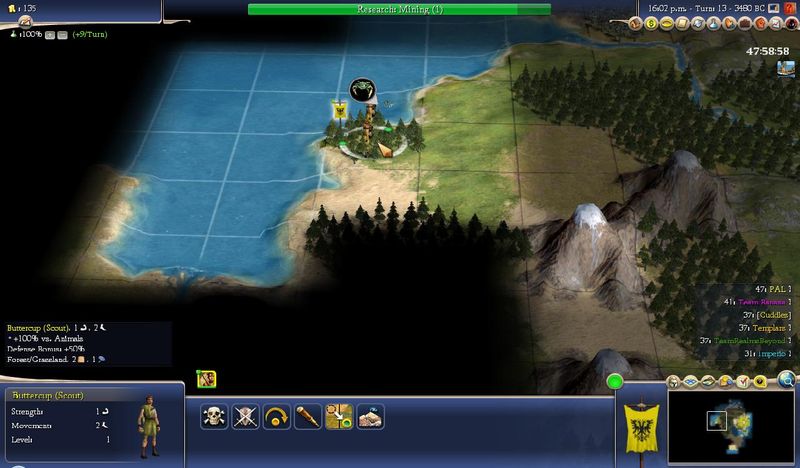This screenshot has width=800, height=468.
Task: Choose the Go To move action
Action: pyautogui.click(x=338, y=416)
